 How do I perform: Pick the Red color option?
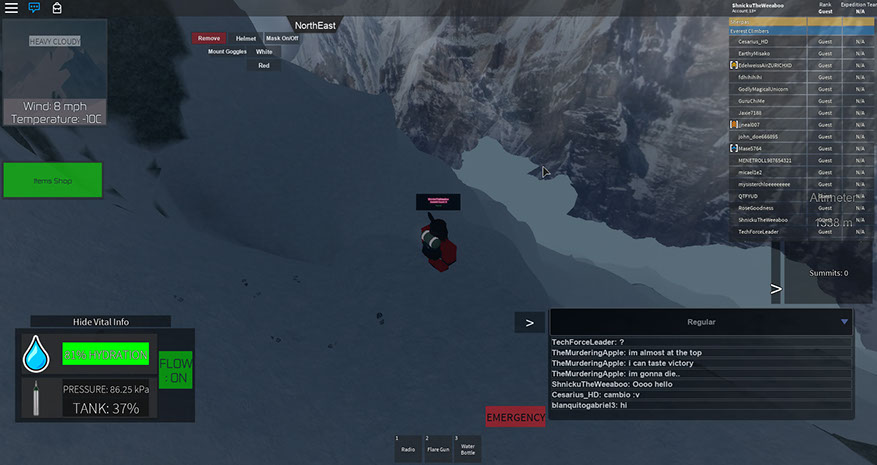click(264, 65)
